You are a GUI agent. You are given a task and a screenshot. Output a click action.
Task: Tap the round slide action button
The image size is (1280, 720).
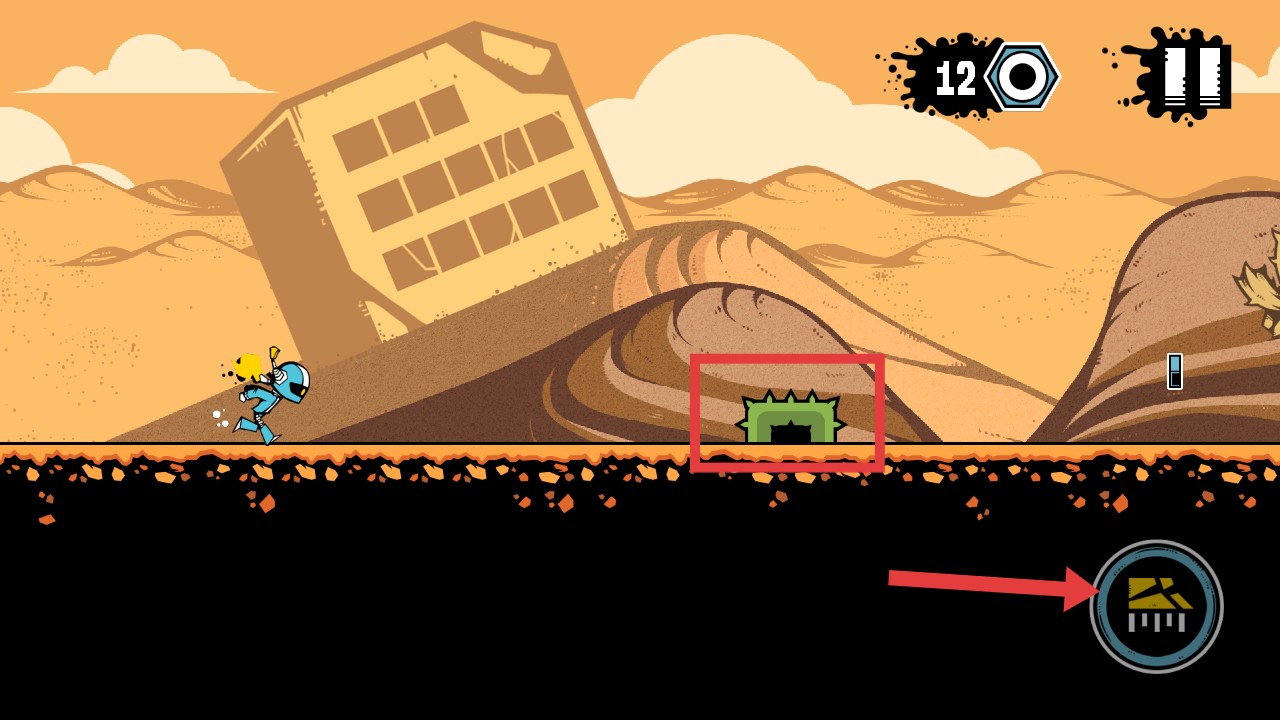tap(1156, 606)
